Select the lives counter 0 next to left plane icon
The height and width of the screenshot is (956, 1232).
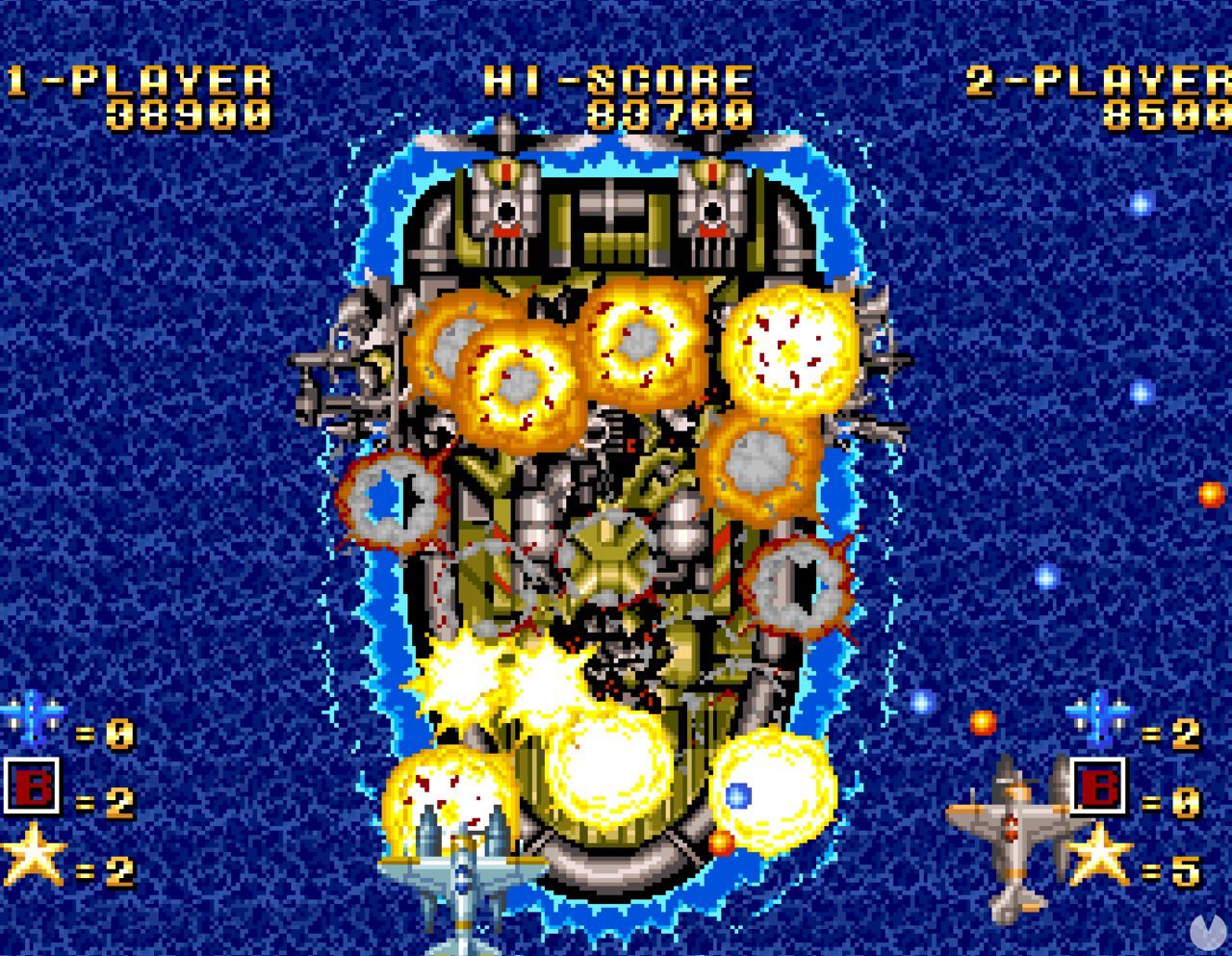[x=119, y=732]
